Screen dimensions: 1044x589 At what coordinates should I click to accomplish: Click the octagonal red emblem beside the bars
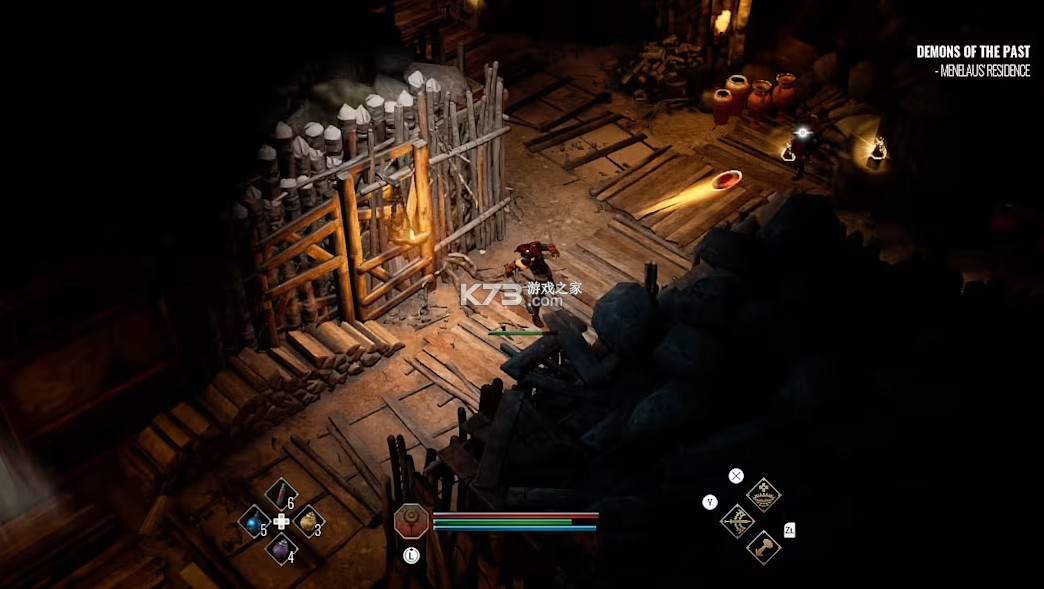click(411, 520)
